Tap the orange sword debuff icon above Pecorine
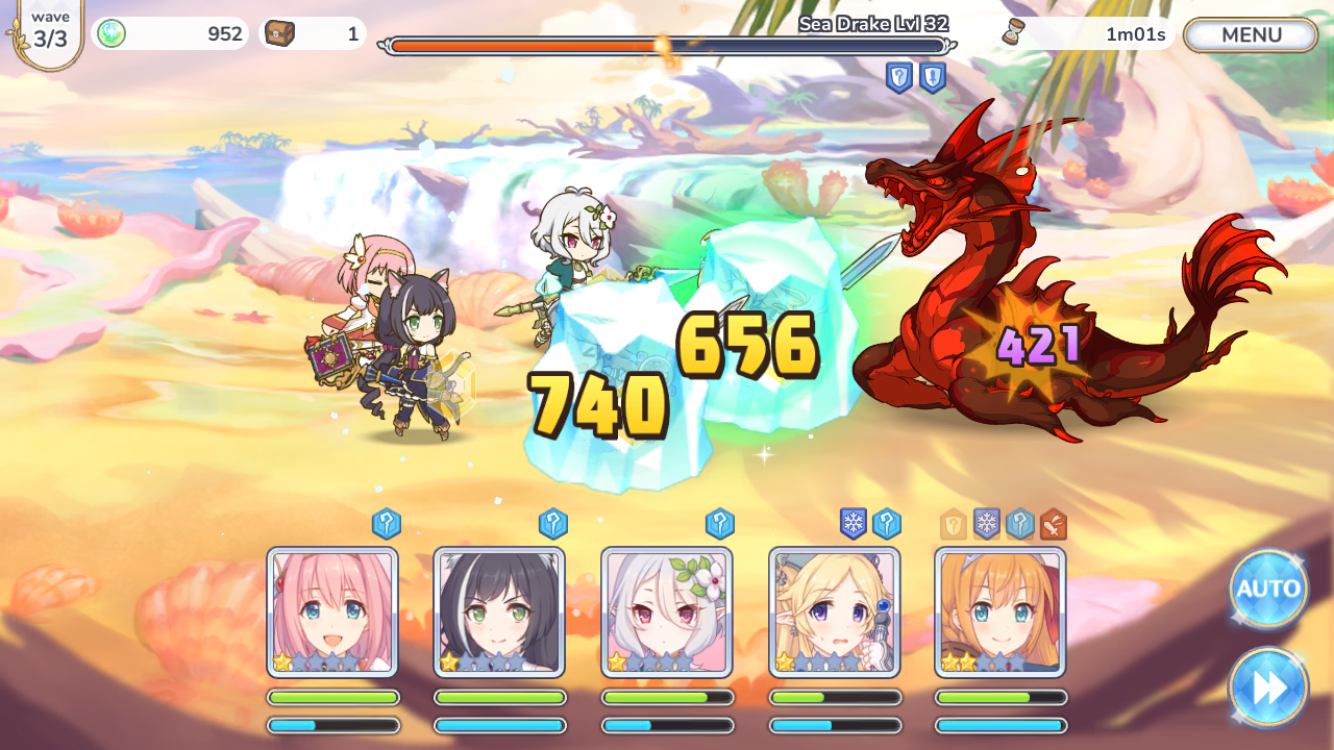Image resolution: width=1334 pixels, height=750 pixels. click(1052, 522)
